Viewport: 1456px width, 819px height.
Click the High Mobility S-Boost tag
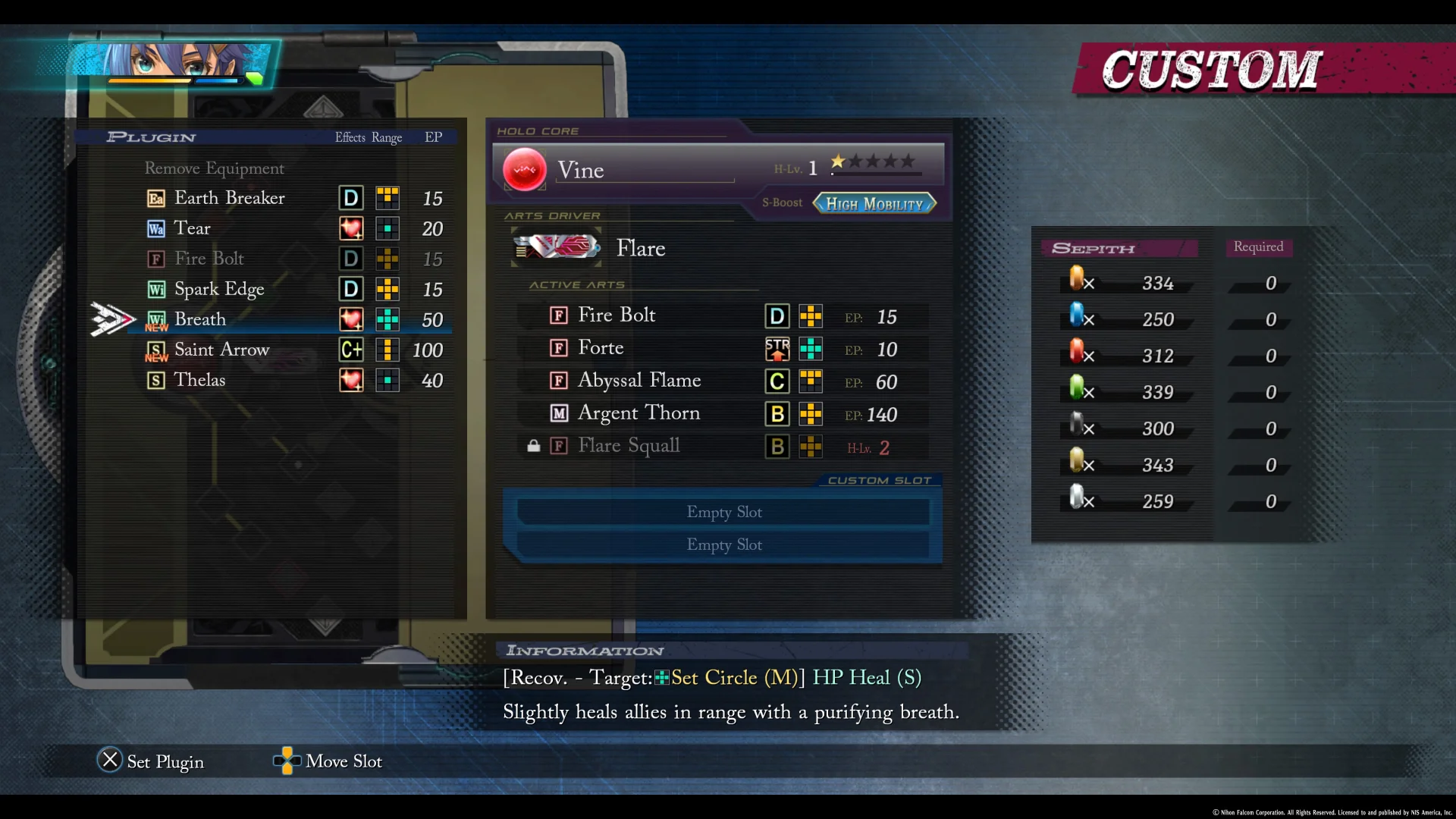[x=874, y=203]
